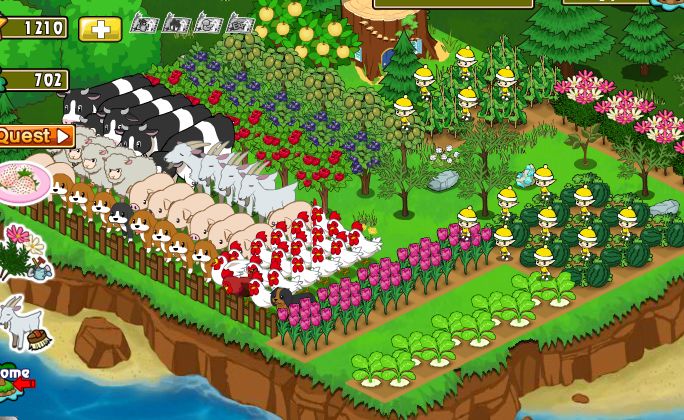Tap the yellow plus button
The width and height of the screenshot is (684, 420).
(99, 29)
